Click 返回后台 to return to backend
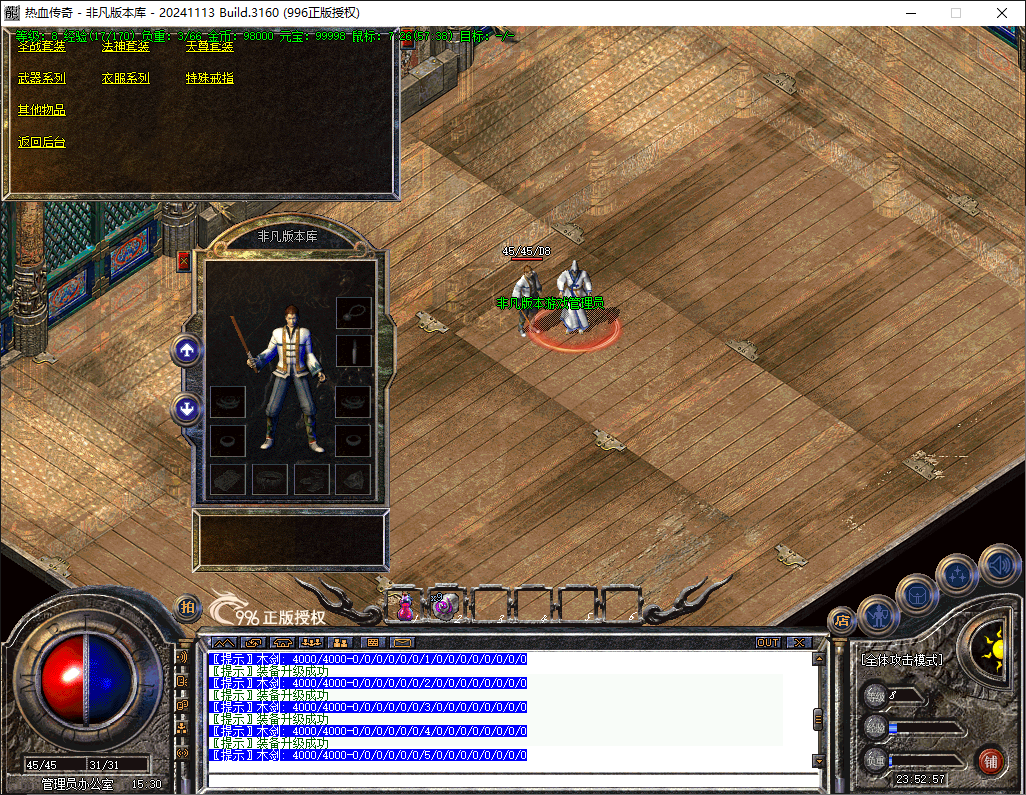Screen dimensions: 1026x795 pyautogui.click(x=41, y=142)
